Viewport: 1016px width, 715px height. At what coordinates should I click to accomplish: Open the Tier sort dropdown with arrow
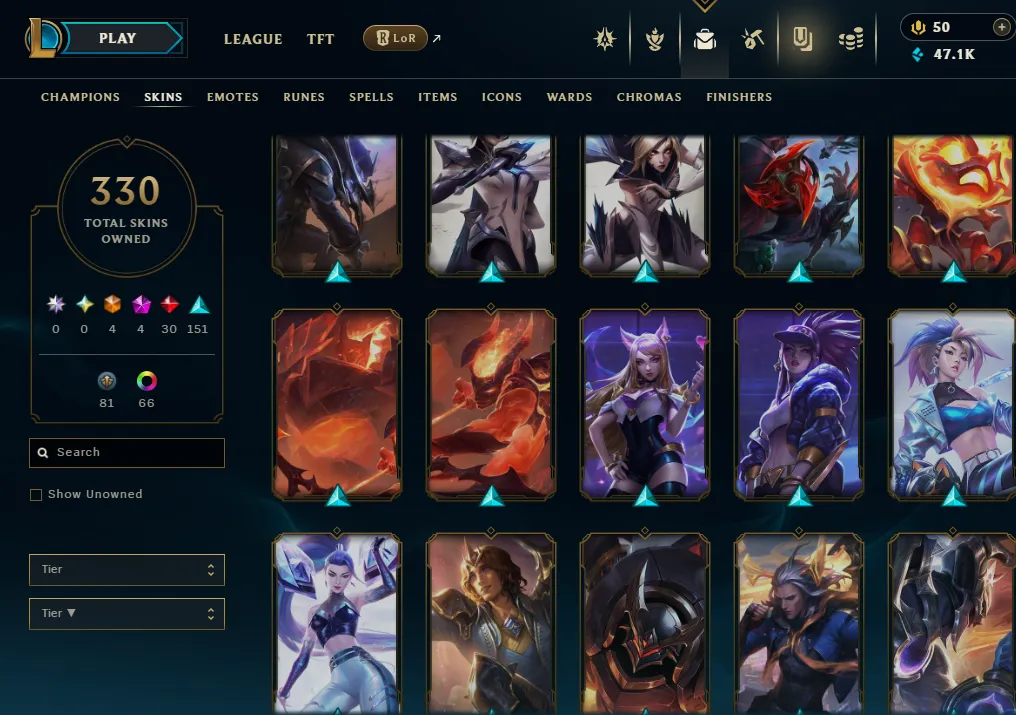tap(127, 614)
